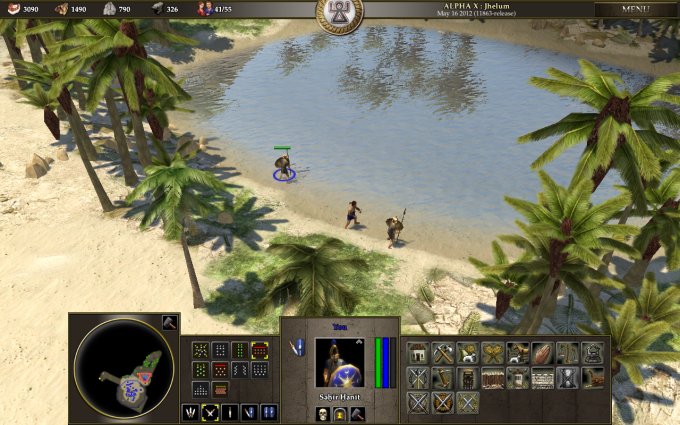Select the stone wall building icon
The height and width of the screenshot is (425, 680).
542,378
